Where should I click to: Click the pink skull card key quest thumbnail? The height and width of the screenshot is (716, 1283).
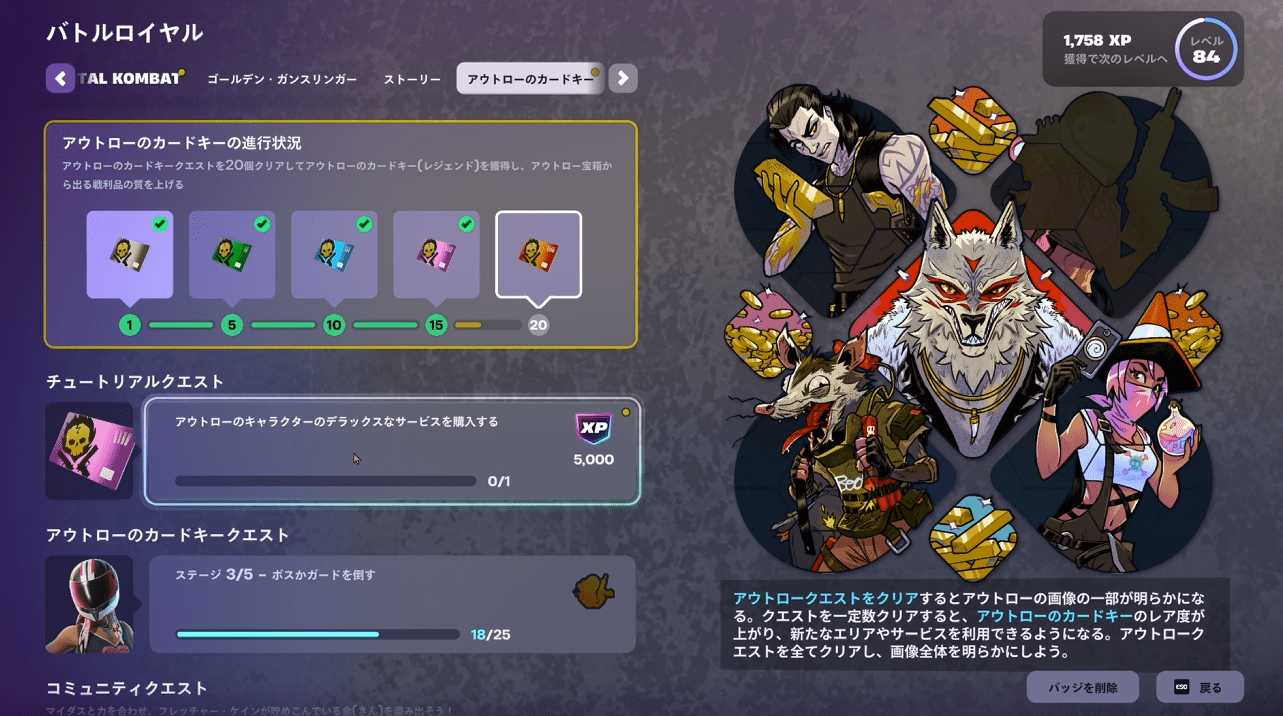(89, 451)
